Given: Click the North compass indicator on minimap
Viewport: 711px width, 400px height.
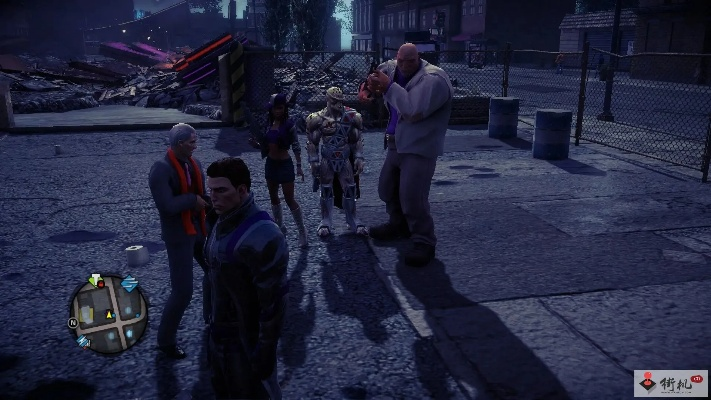Looking at the screenshot, I should click(x=73, y=323).
